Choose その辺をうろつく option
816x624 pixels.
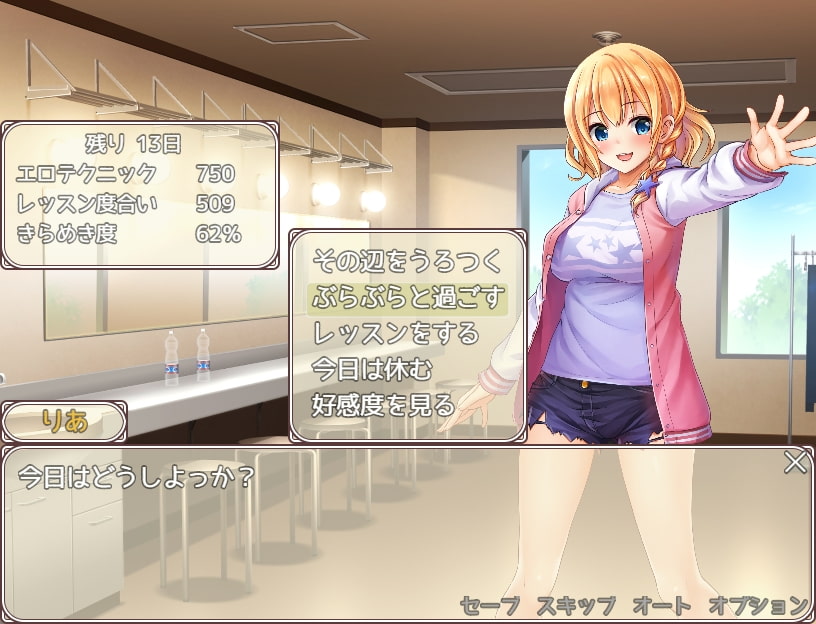(405, 262)
